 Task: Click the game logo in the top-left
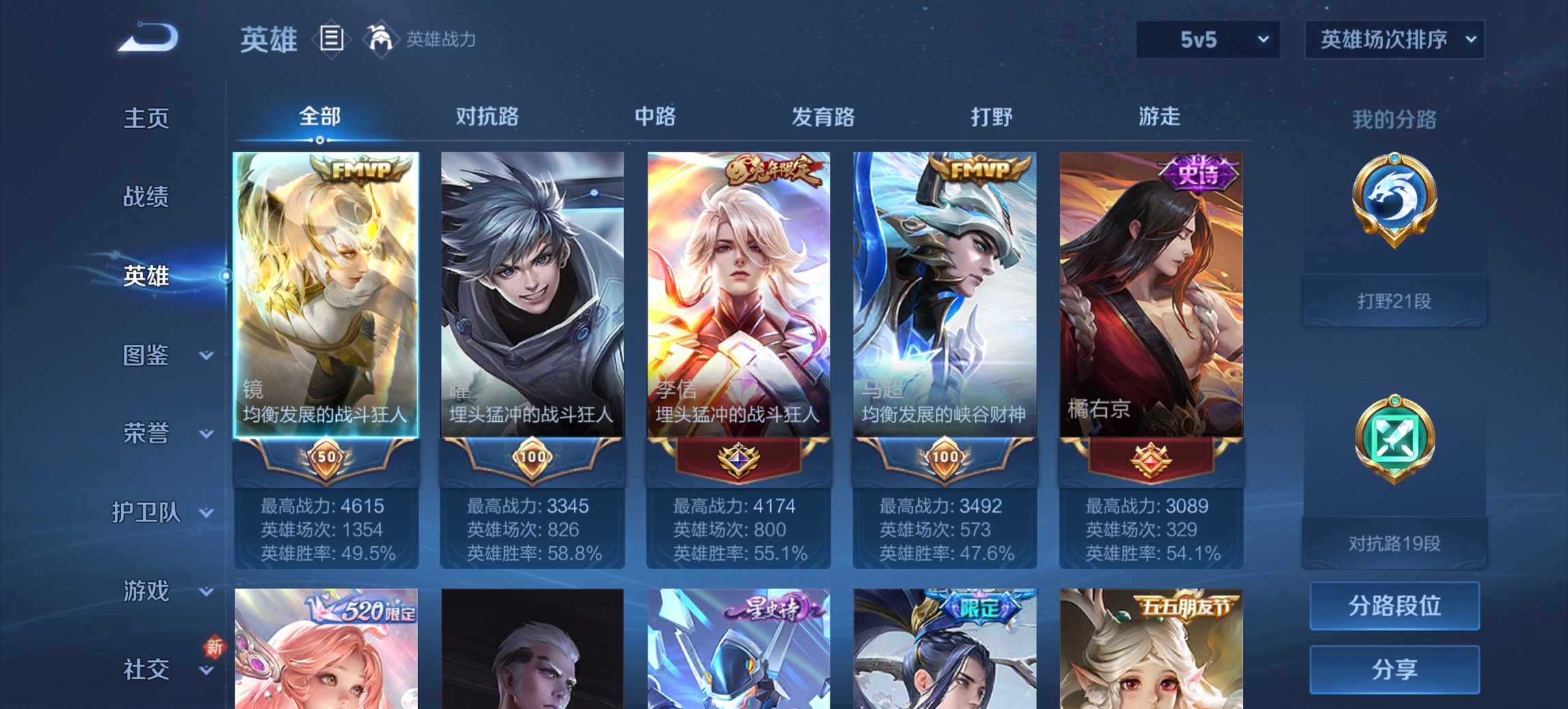click(x=147, y=38)
